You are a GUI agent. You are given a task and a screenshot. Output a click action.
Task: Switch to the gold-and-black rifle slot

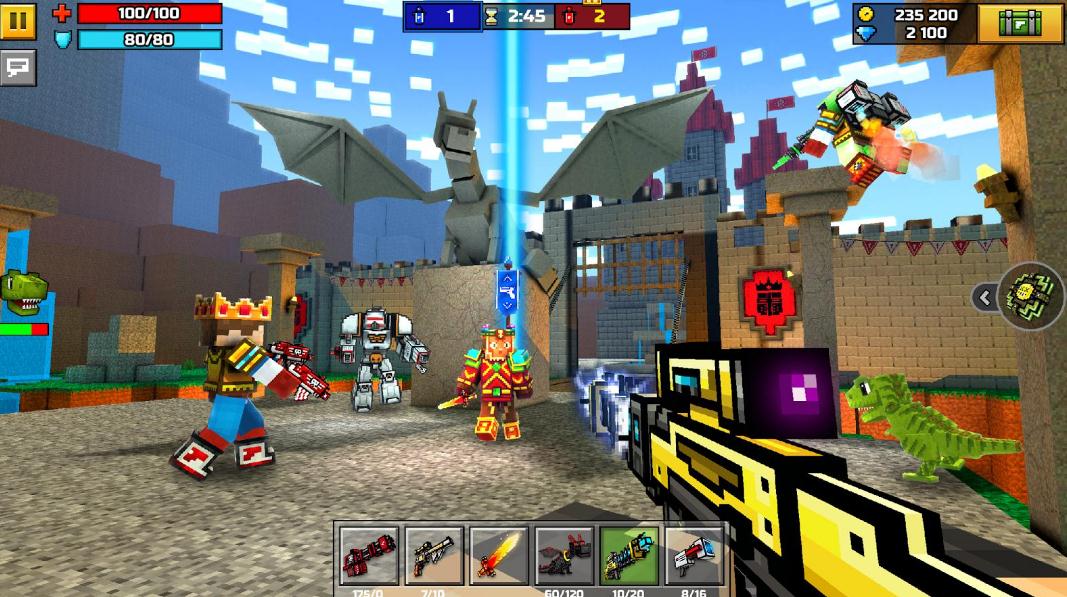pos(434,555)
